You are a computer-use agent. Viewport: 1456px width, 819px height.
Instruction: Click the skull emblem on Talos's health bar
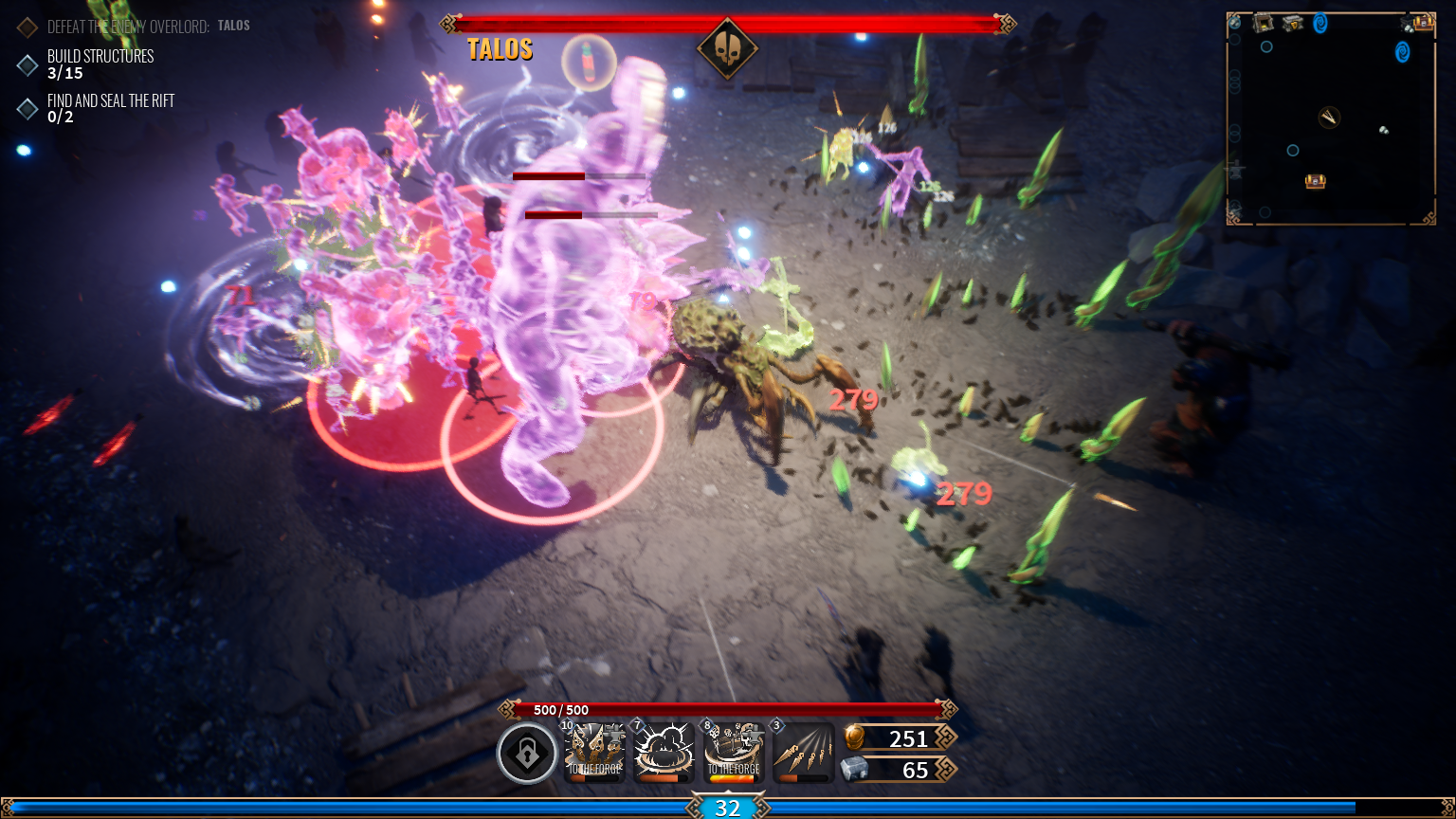(x=727, y=47)
